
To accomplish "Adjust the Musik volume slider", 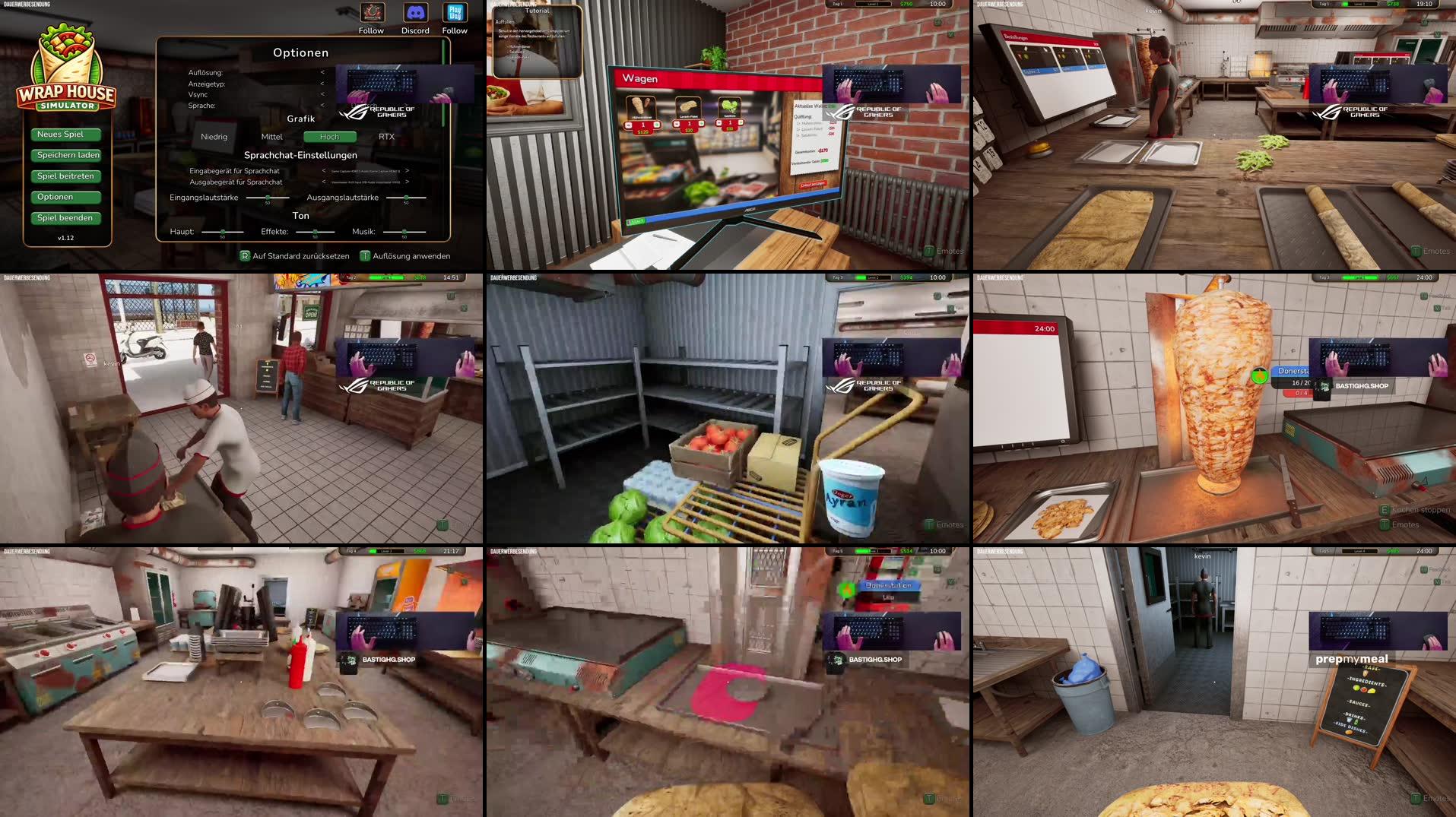I will point(404,231).
